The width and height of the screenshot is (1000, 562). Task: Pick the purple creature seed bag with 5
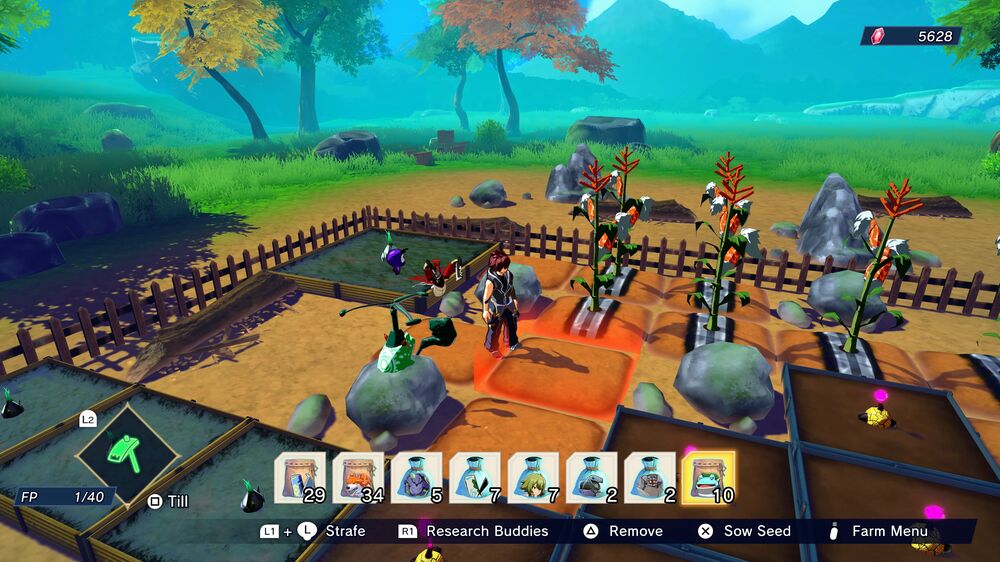coord(416,478)
